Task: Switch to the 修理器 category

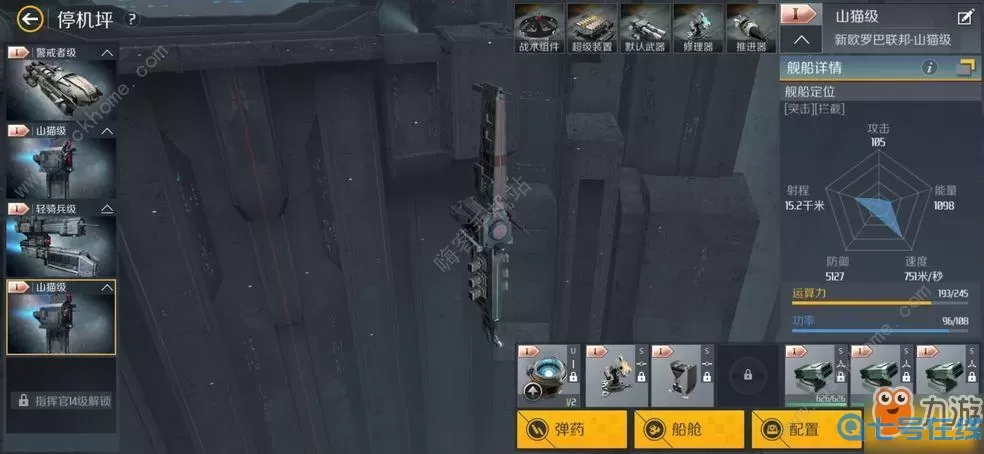Action: 696,26
